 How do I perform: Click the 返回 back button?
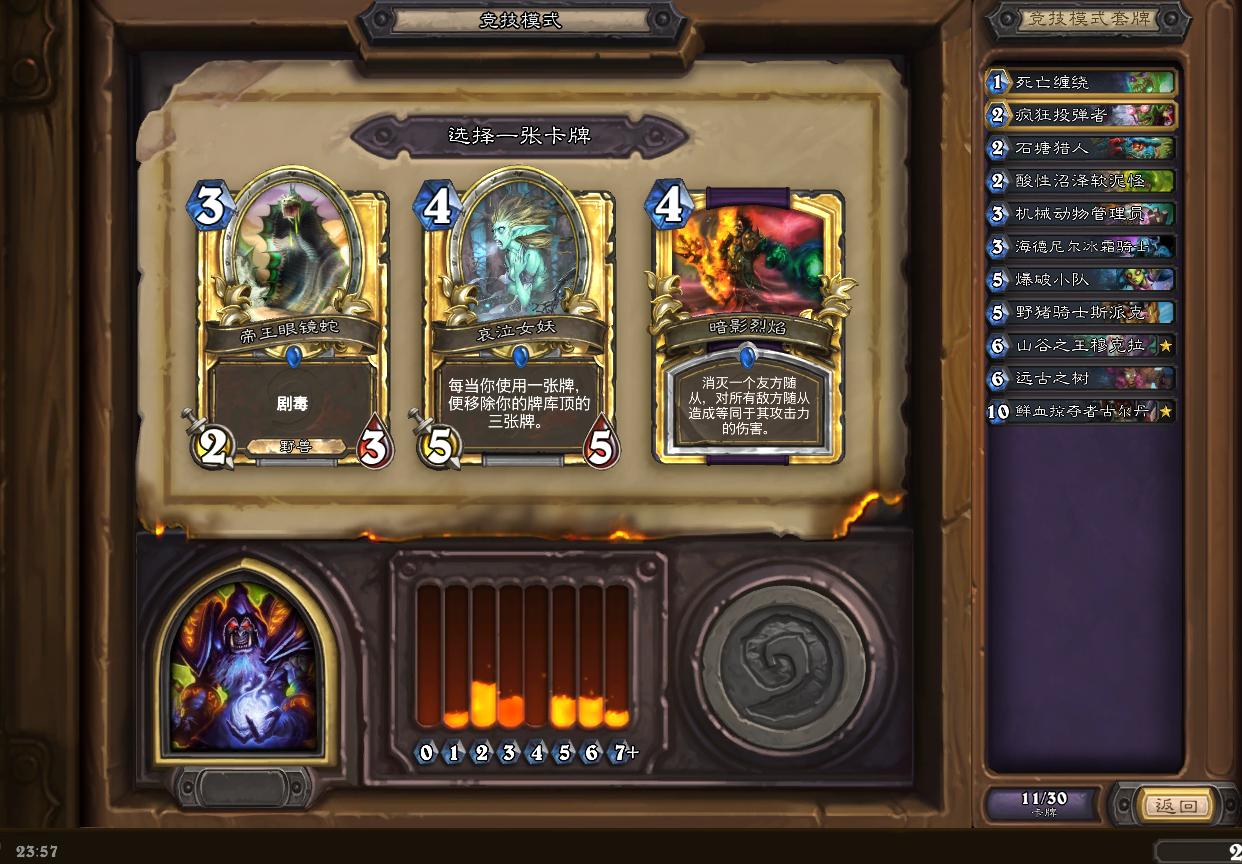(1176, 805)
